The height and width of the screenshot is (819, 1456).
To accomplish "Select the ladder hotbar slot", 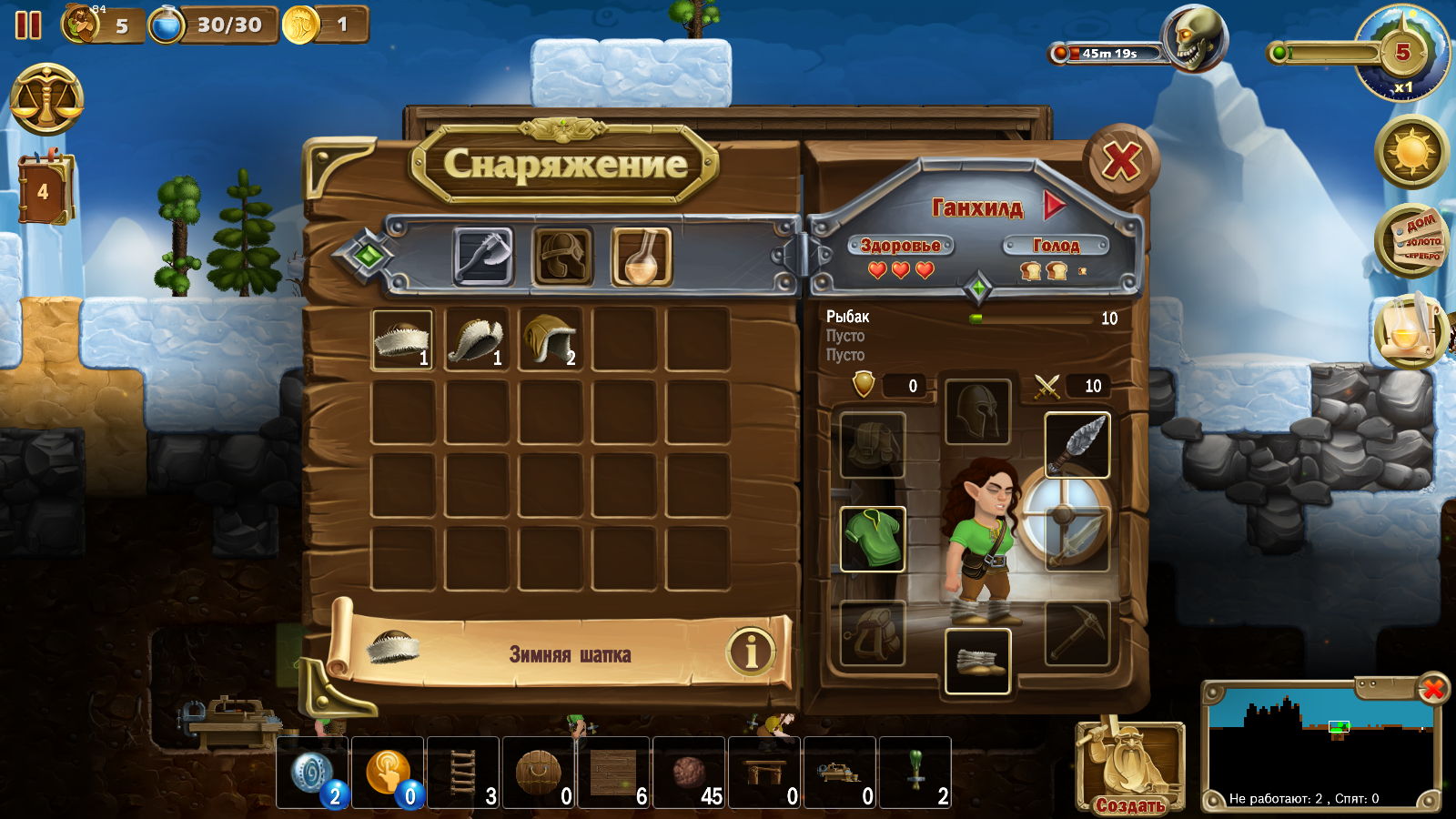I will click(x=464, y=773).
